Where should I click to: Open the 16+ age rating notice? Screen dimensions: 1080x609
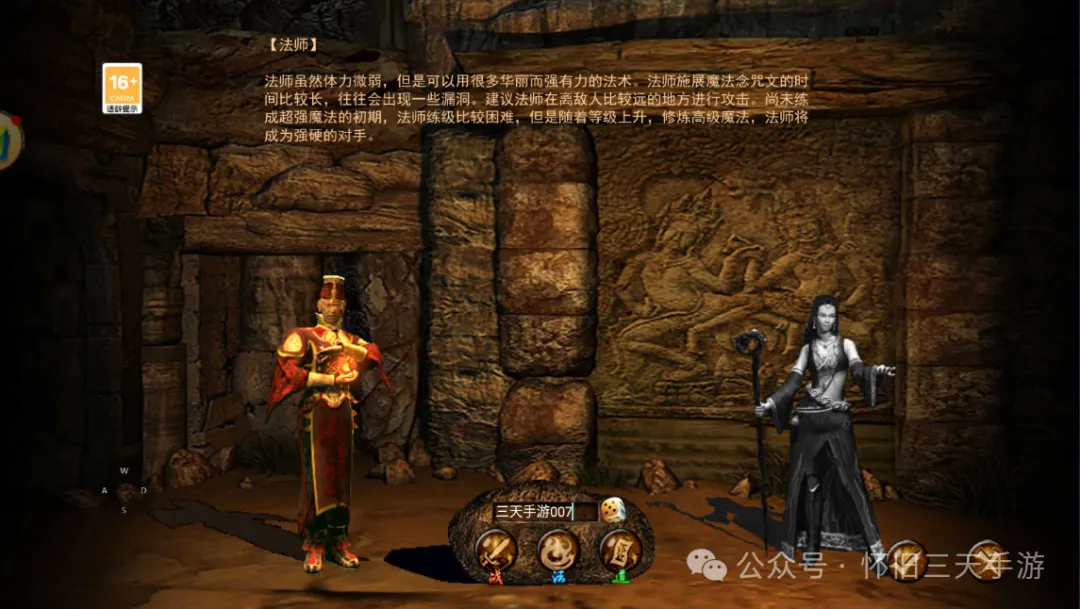(122, 88)
